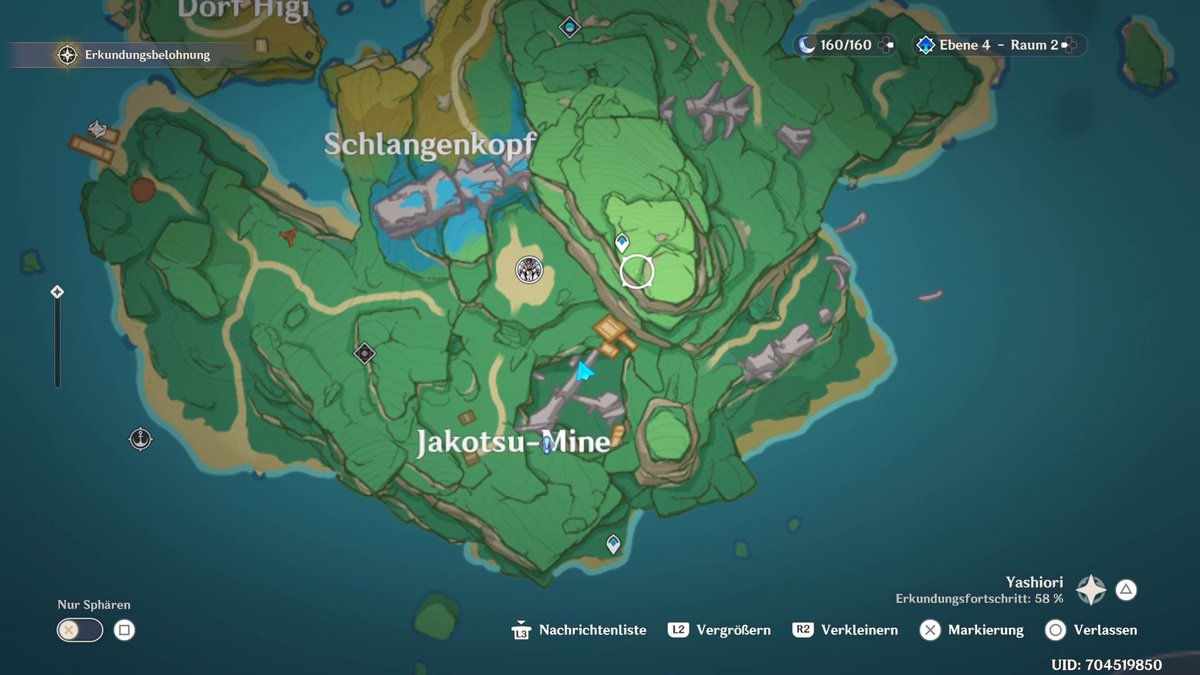This screenshot has height=675, width=1200.
Task: Choose the Markierung option
Action: tap(972, 630)
